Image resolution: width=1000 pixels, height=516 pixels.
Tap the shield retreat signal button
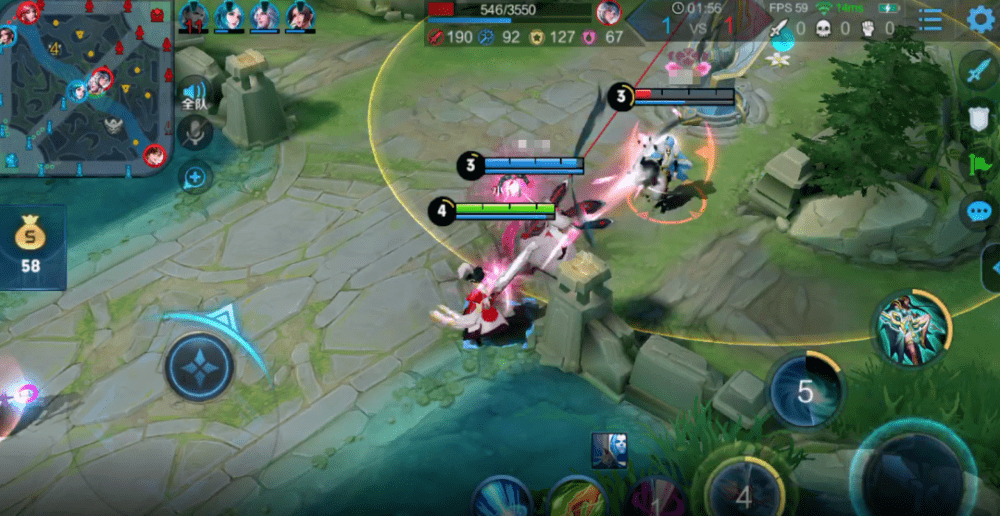tap(978, 118)
